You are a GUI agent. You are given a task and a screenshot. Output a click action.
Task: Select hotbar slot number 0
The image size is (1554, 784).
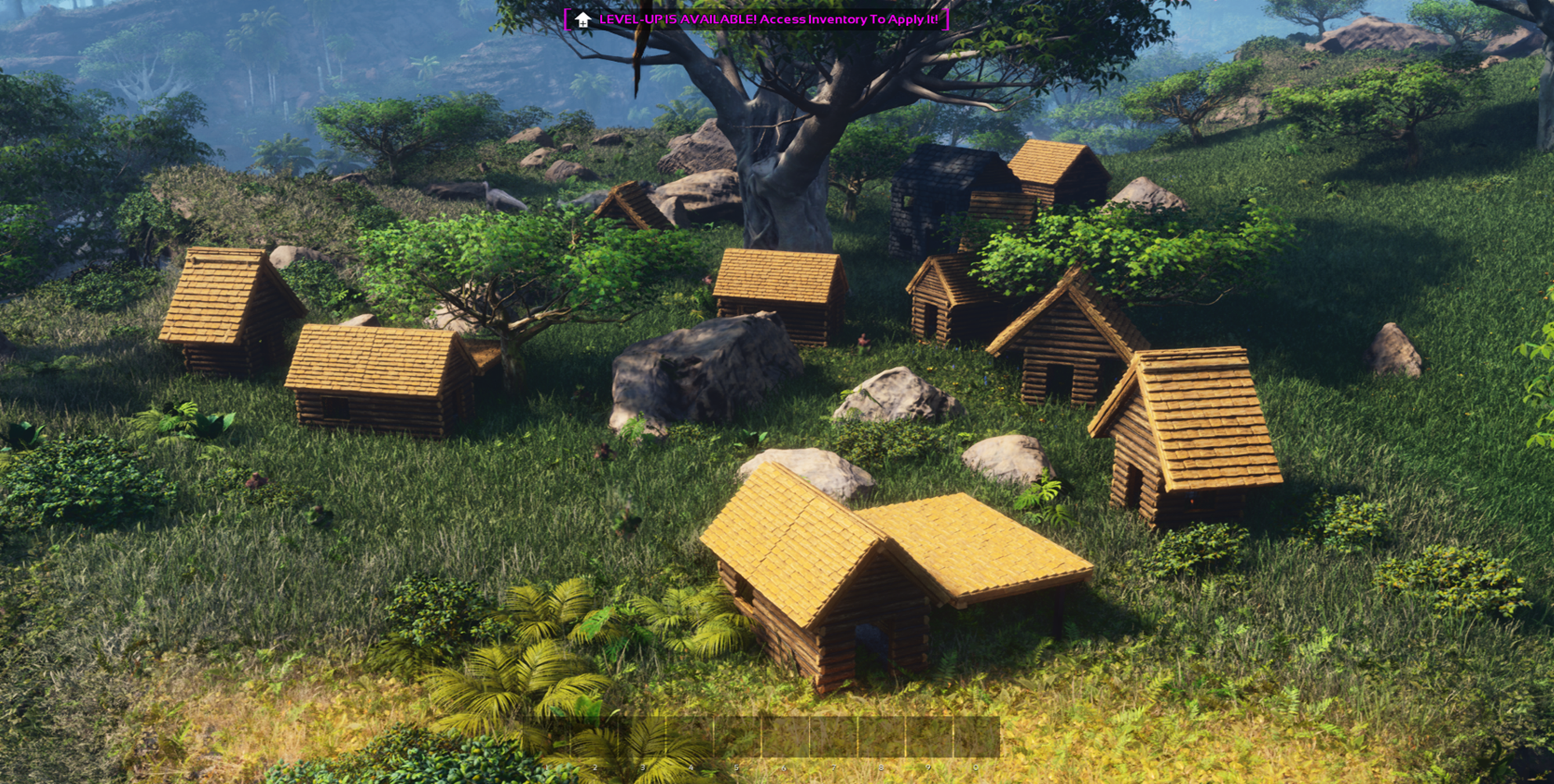977,738
